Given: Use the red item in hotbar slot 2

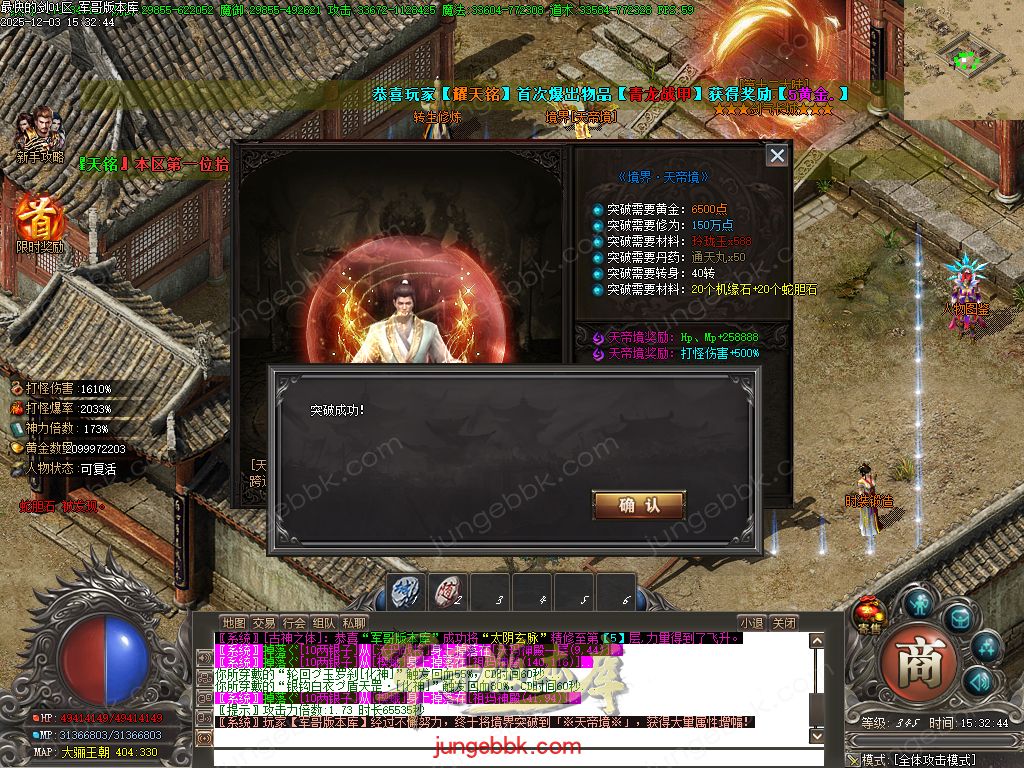Looking at the screenshot, I should pos(449,592).
